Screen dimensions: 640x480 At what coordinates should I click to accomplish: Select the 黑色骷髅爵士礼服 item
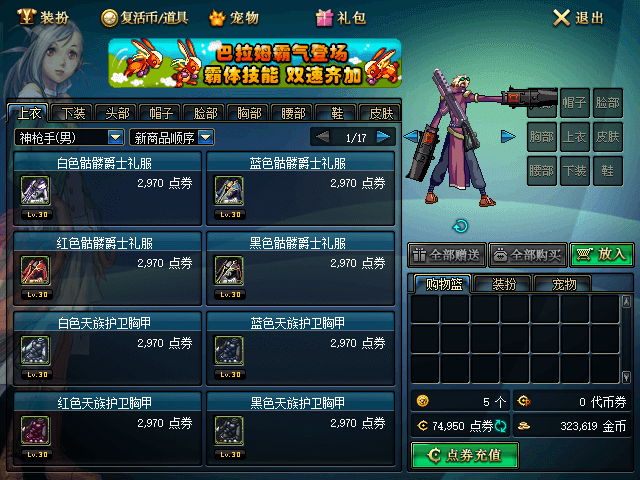point(298,265)
